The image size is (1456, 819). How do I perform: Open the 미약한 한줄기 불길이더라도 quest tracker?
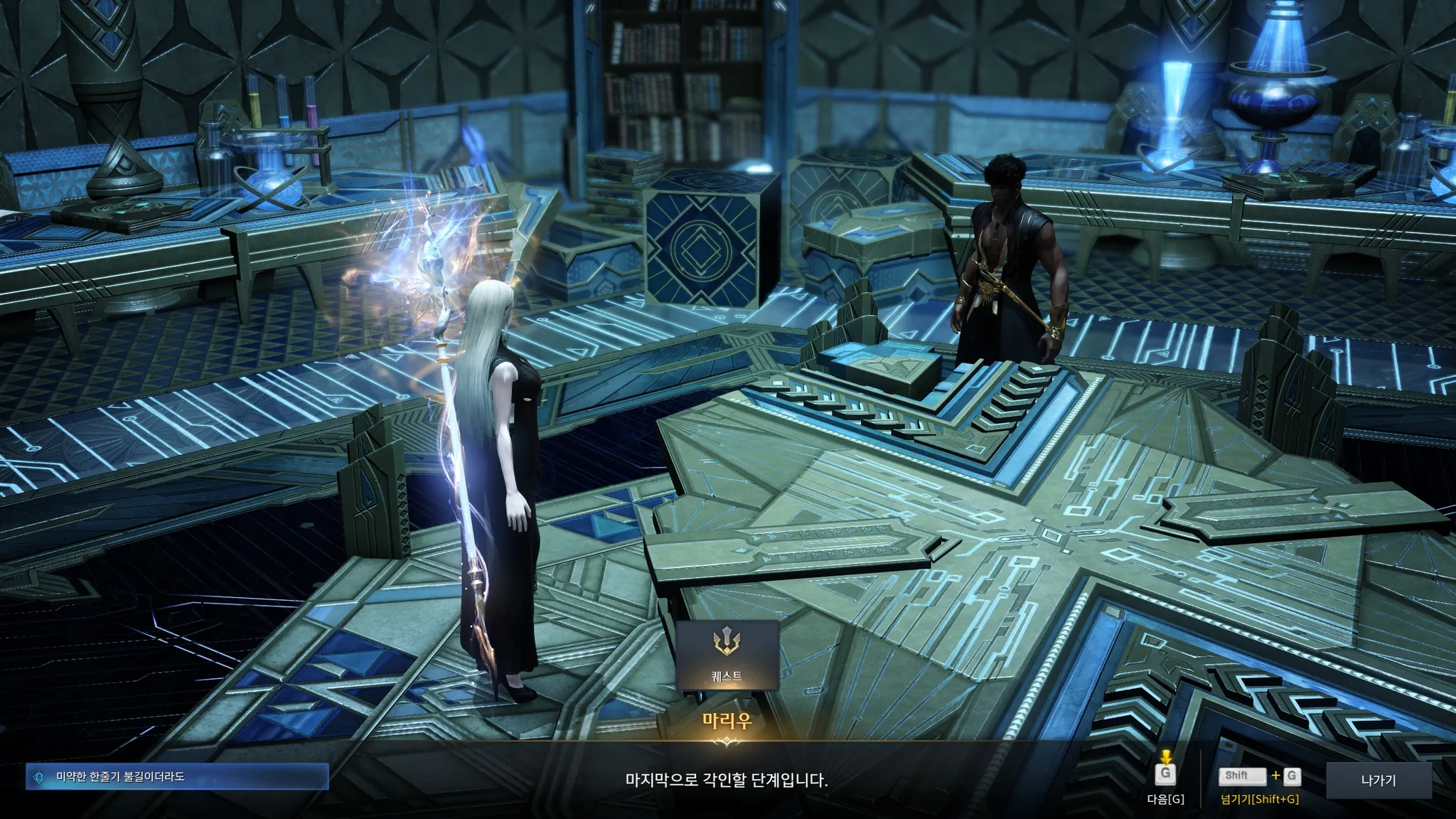click(x=178, y=777)
